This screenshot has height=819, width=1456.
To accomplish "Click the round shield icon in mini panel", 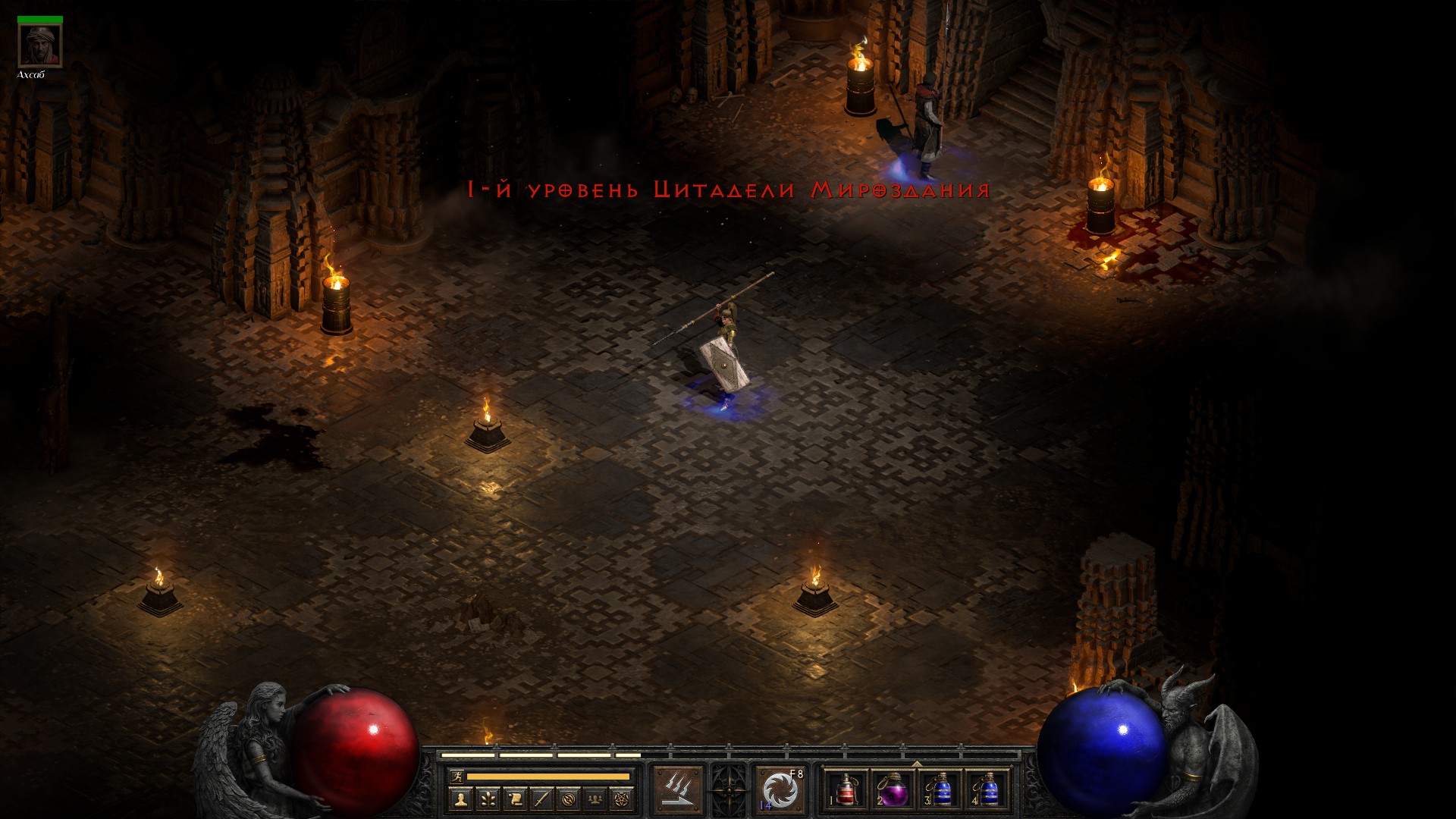I will [x=569, y=799].
